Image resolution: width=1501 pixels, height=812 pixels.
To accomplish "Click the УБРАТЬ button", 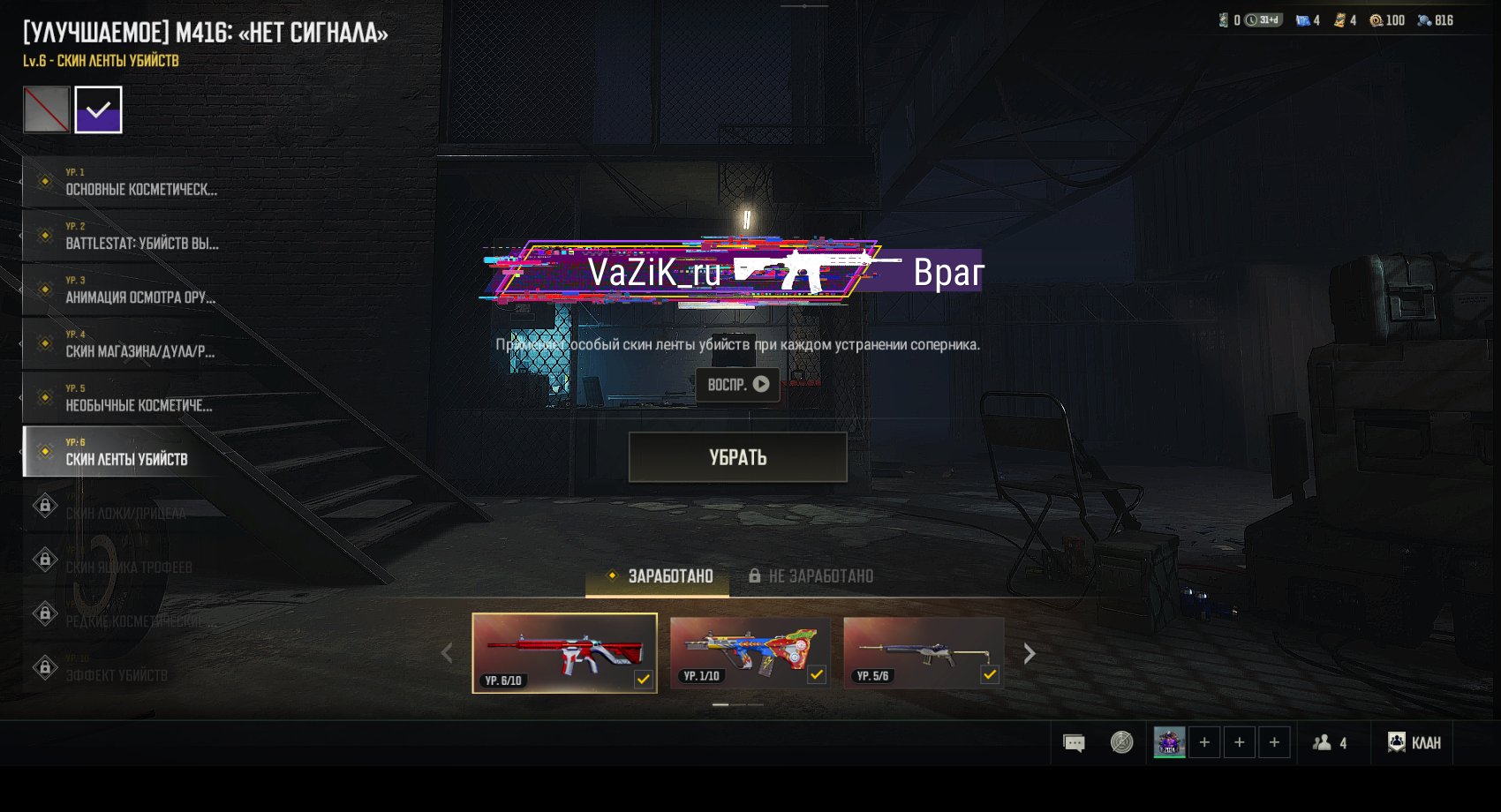I will point(737,457).
